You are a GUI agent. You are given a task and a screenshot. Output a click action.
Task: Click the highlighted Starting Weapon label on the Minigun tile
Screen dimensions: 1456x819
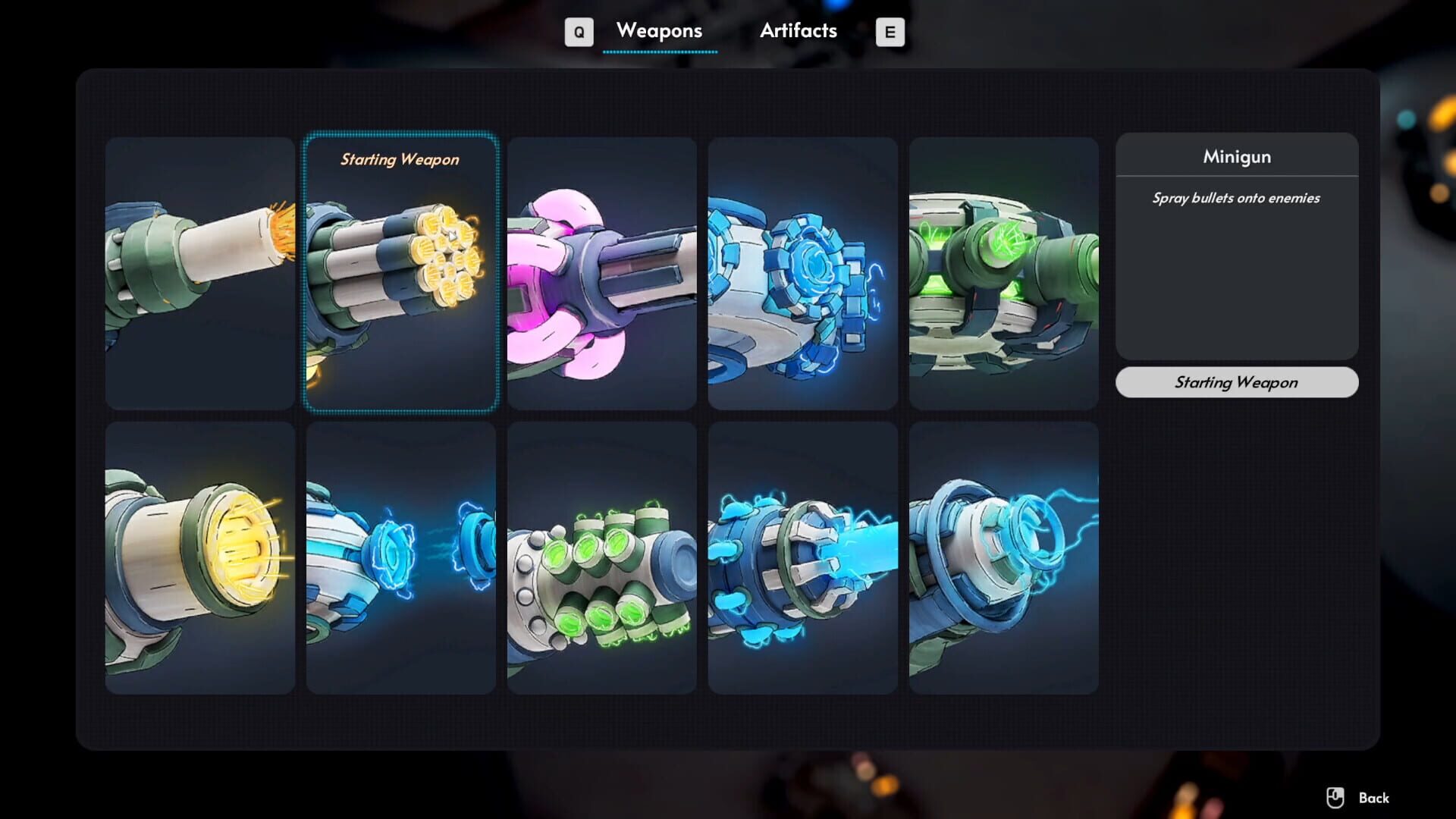click(400, 160)
